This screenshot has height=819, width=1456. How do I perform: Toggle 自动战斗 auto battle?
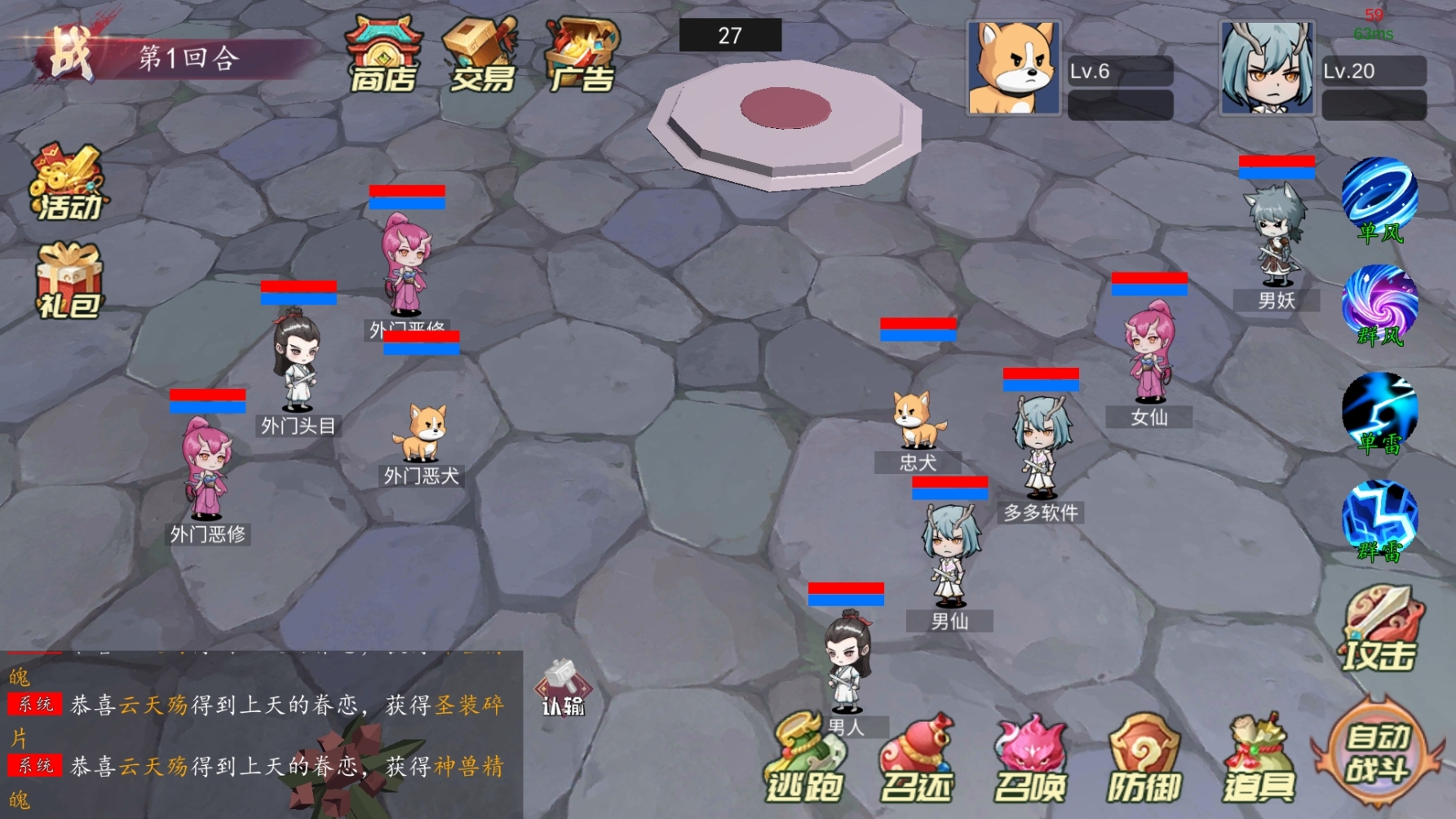point(1377,752)
